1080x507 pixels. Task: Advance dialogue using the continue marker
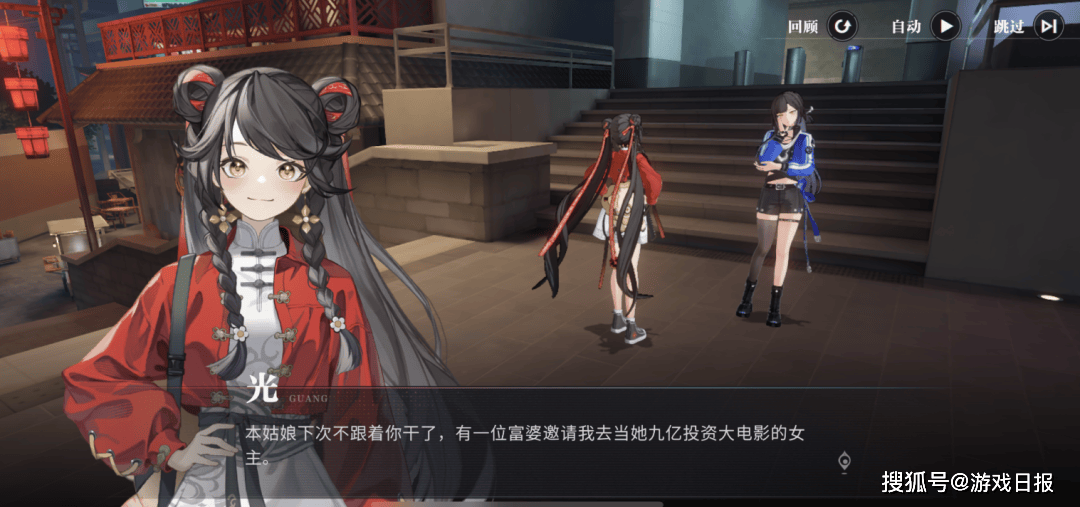[x=845, y=461]
